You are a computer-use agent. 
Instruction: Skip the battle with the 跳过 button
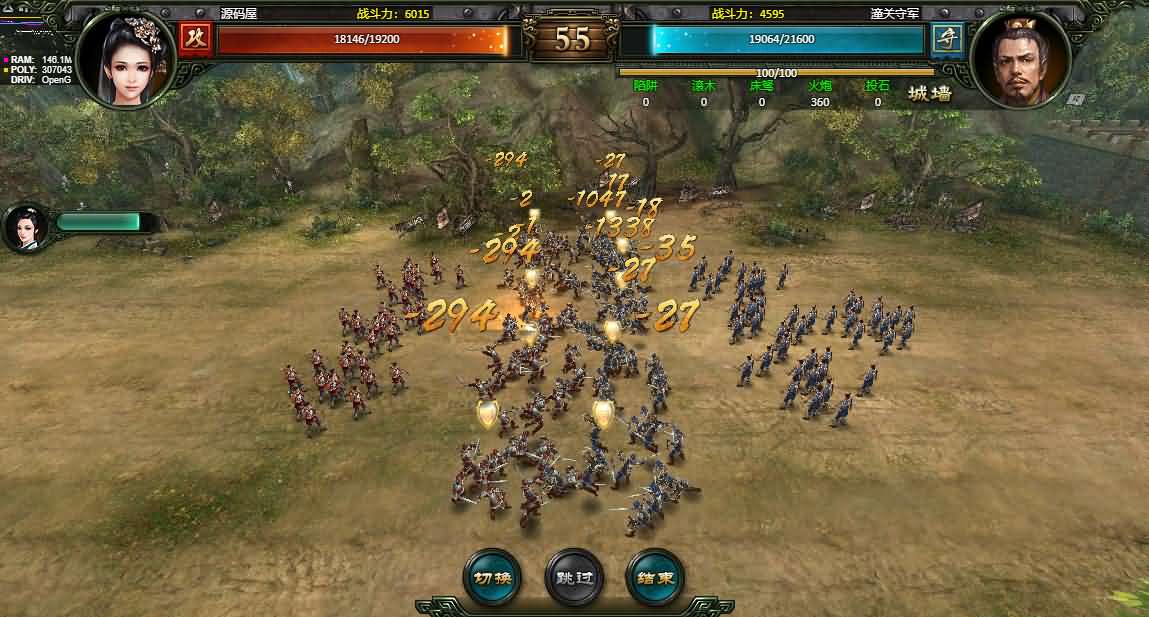coord(574,577)
